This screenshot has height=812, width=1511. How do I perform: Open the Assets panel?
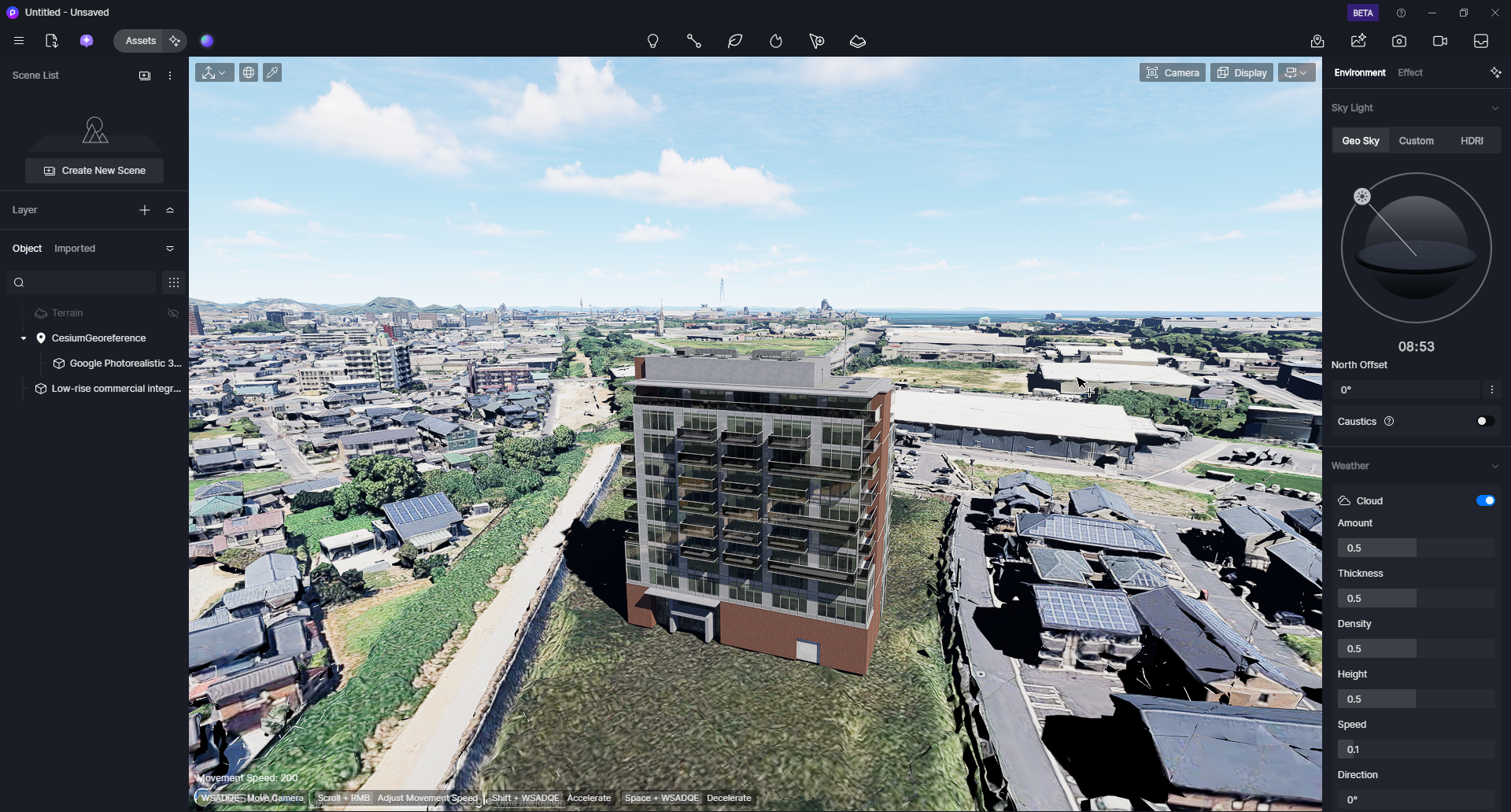tap(140, 41)
